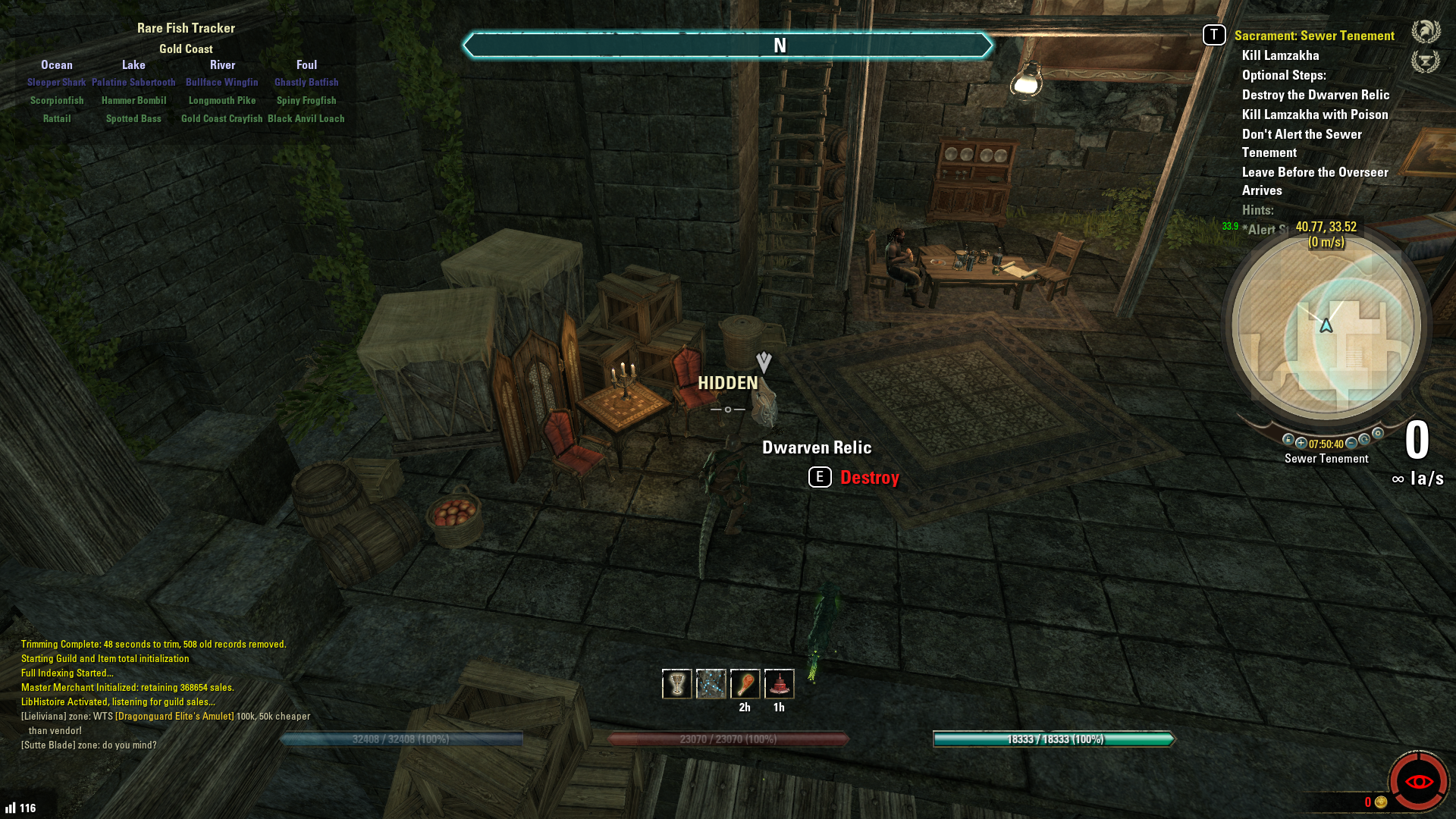Open the circular Sewer Tenement minimap
Viewport: 1456px width, 819px height.
tap(1326, 327)
